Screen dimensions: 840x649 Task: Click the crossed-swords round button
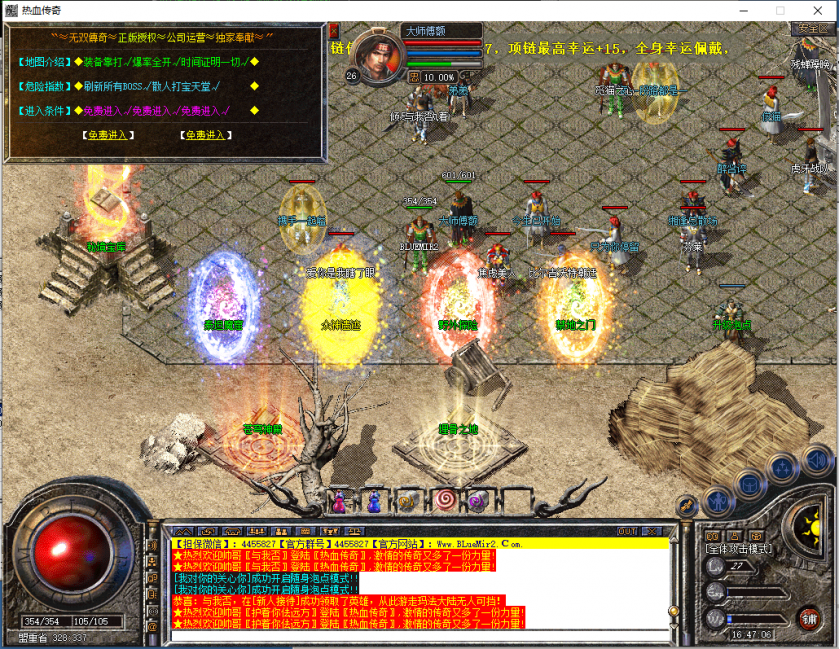pyautogui.click(x=688, y=505)
